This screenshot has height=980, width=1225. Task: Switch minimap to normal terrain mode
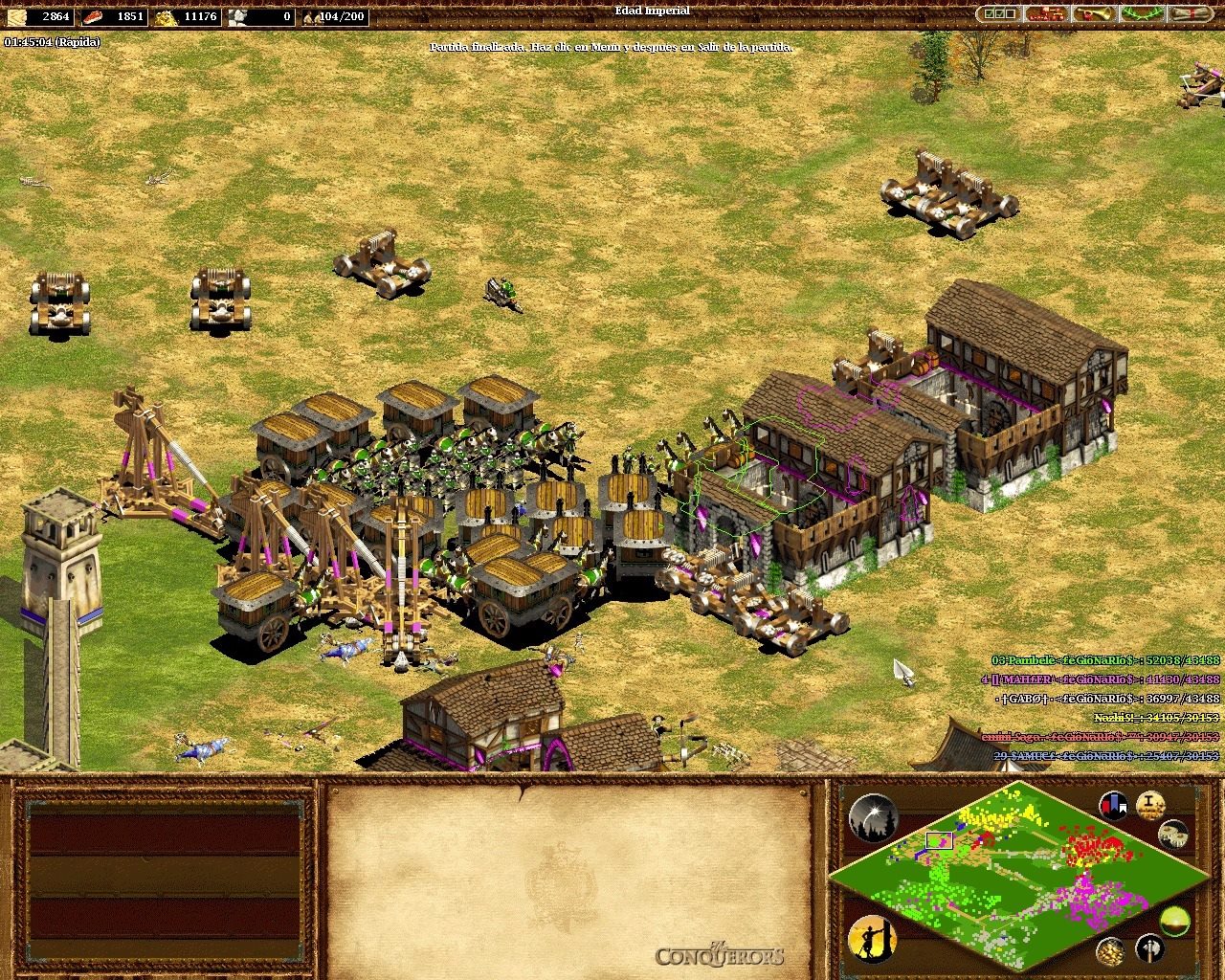[x=1174, y=922]
